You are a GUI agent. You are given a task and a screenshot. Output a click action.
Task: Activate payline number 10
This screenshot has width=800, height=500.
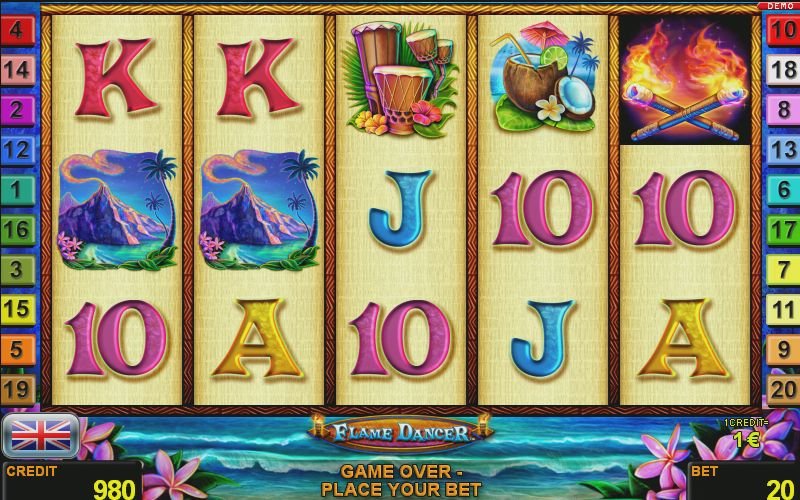click(x=782, y=29)
